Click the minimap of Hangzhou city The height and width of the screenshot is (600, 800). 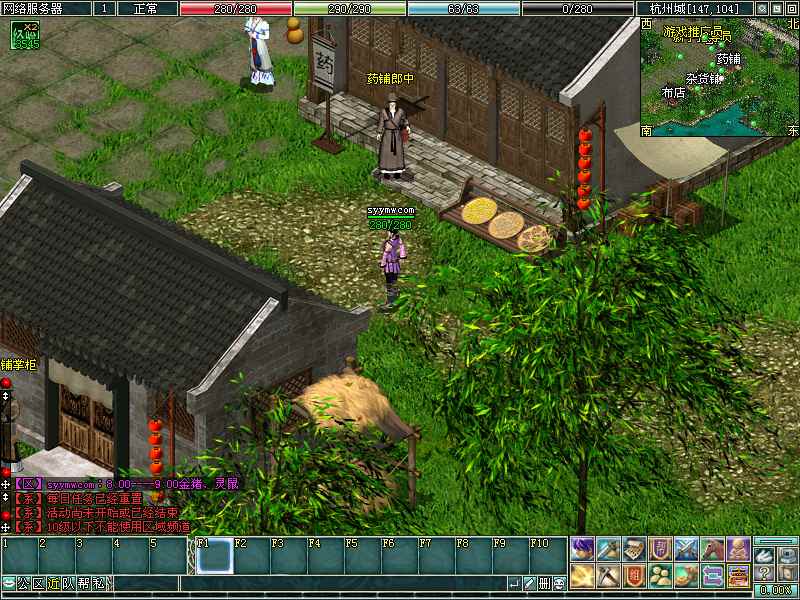pyautogui.click(x=720, y=76)
